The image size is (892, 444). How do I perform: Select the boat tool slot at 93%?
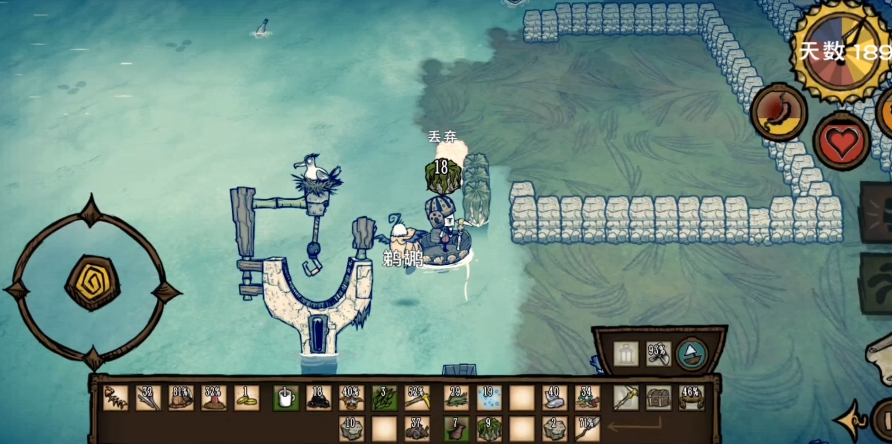pyautogui.click(x=658, y=353)
